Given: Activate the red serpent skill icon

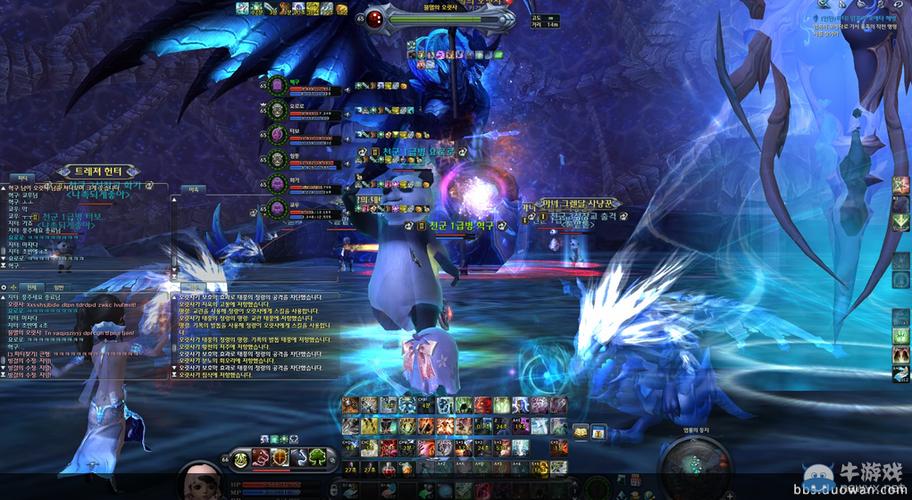Looking at the screenshot, I should [x=260, y=458].
